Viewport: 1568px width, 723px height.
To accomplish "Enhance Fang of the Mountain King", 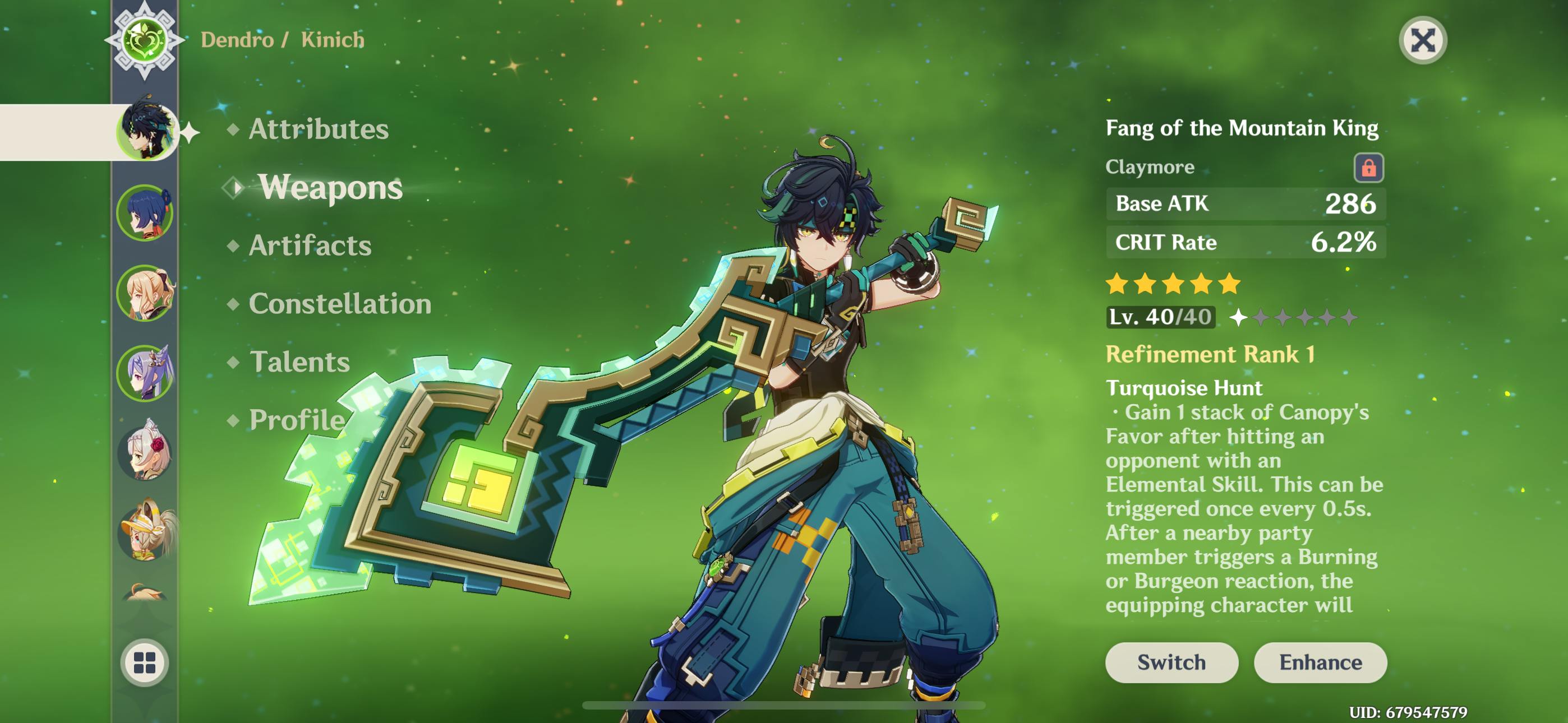I will (x=1320, y=662).
